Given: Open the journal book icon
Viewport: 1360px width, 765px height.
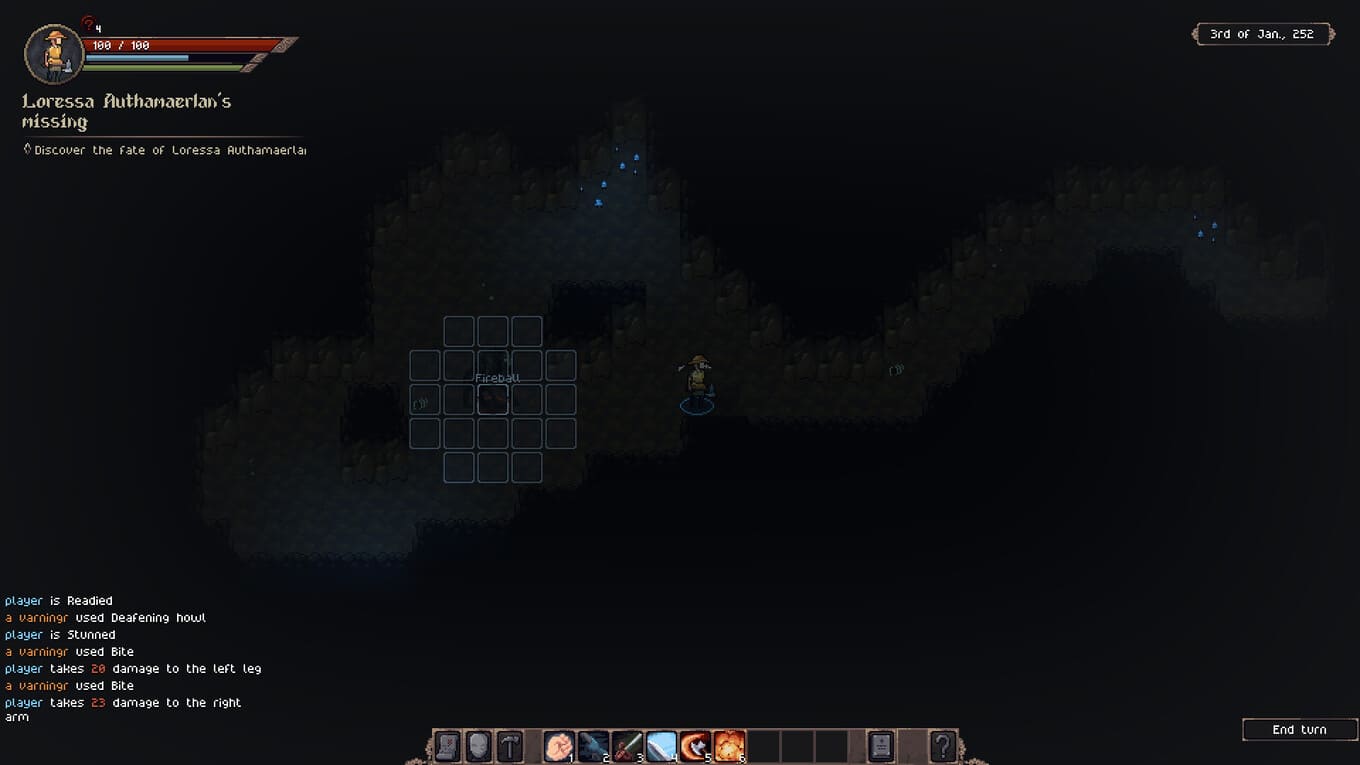Looking at the screenshot, I should pyautogui.click(x=880, y=746).
